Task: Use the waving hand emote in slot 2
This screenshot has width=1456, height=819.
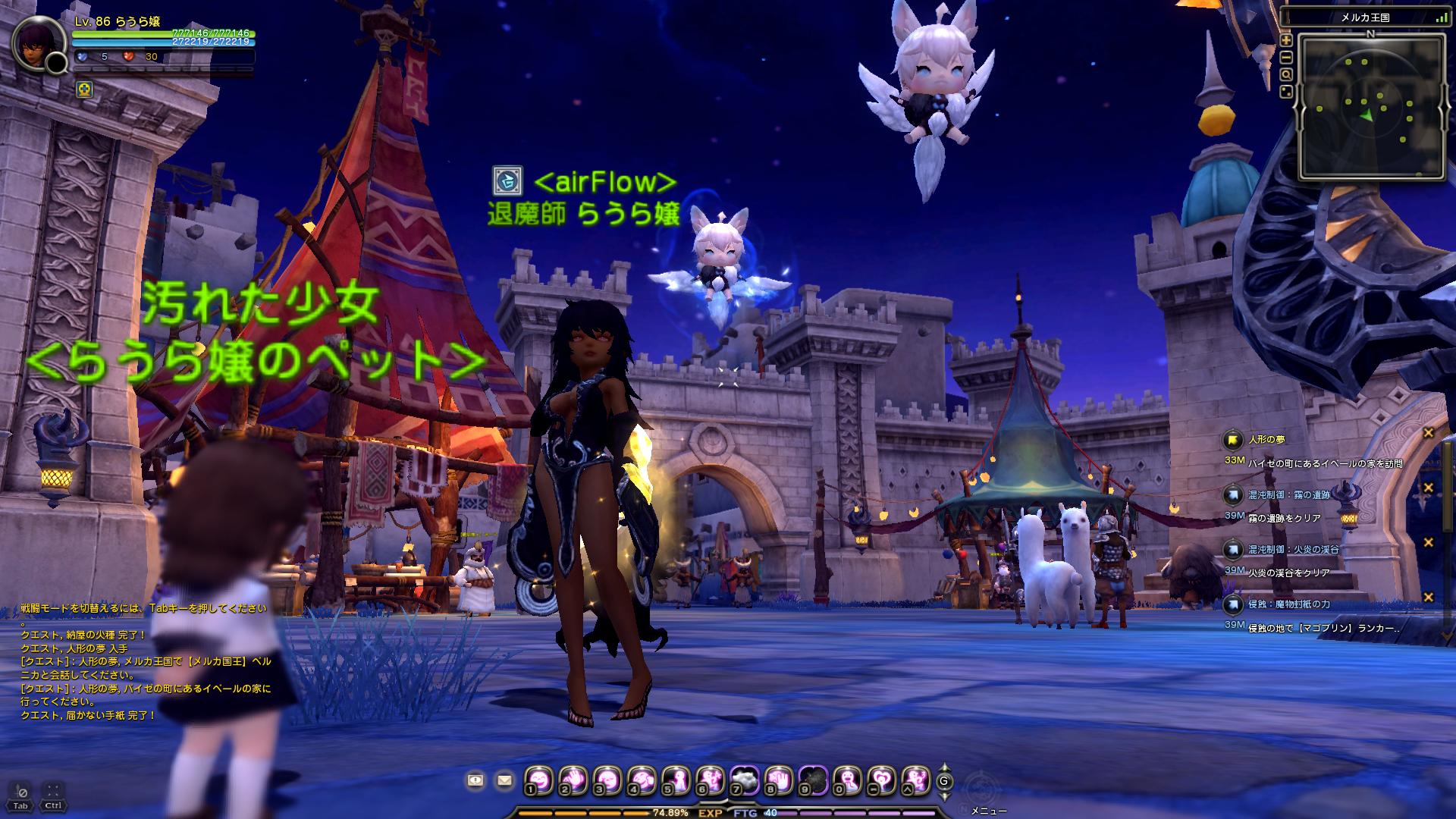Action: coord(573,780)
